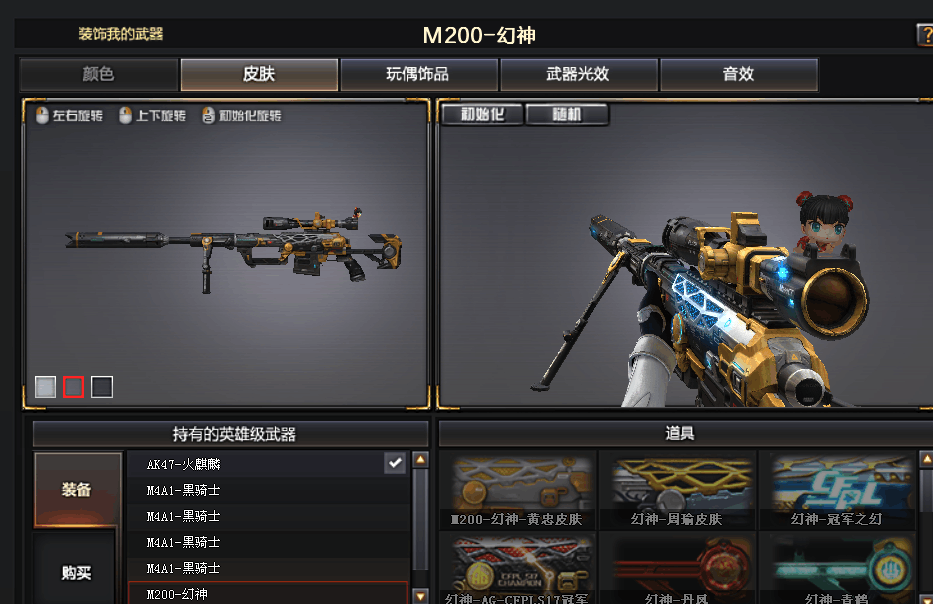The height and width of the screenshot is (604, 933).
Task: Open the 音效 (sound effects) tab
Action: click(738, 75)
